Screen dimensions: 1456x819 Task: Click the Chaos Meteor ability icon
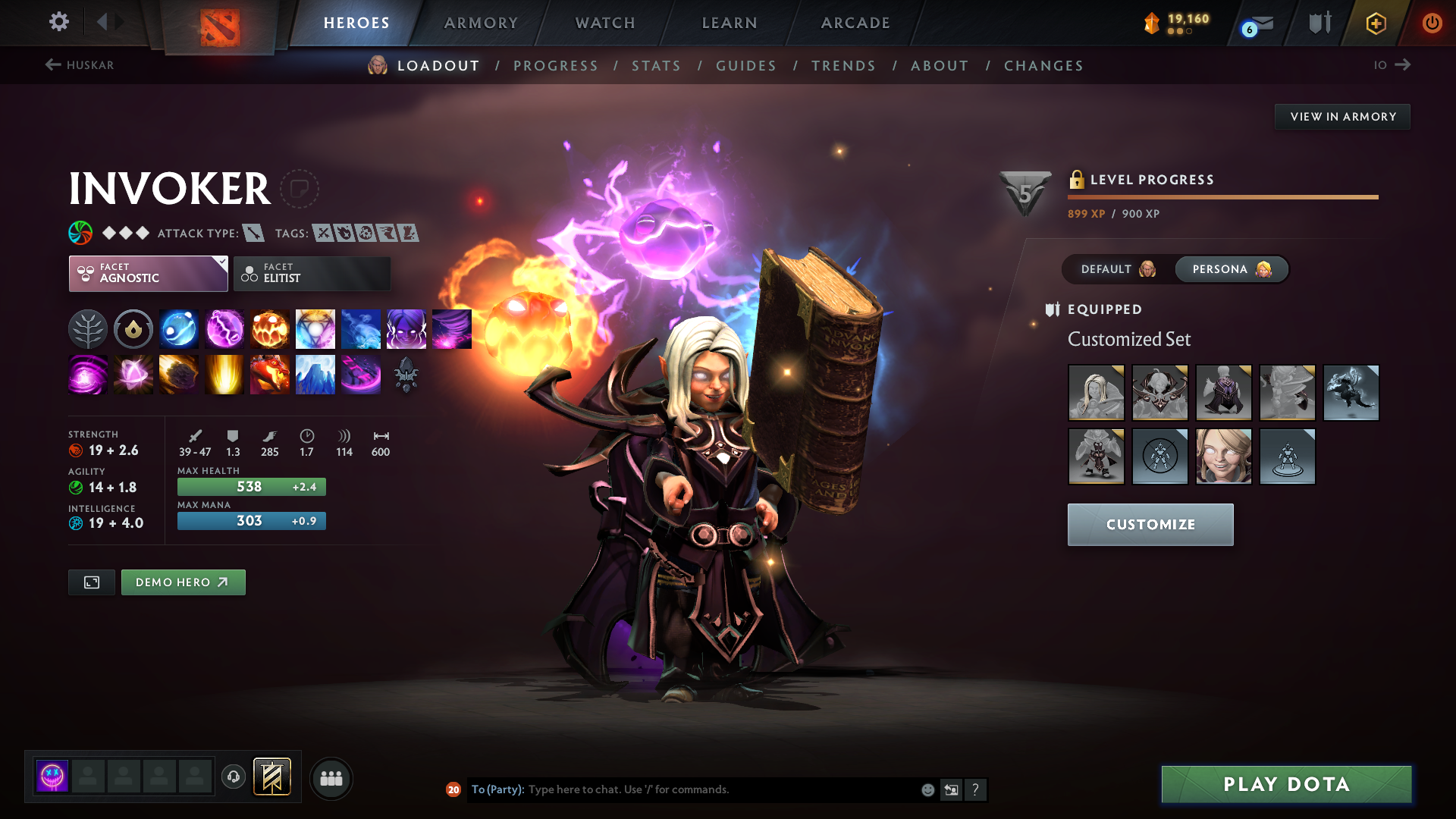pos(179,375)
